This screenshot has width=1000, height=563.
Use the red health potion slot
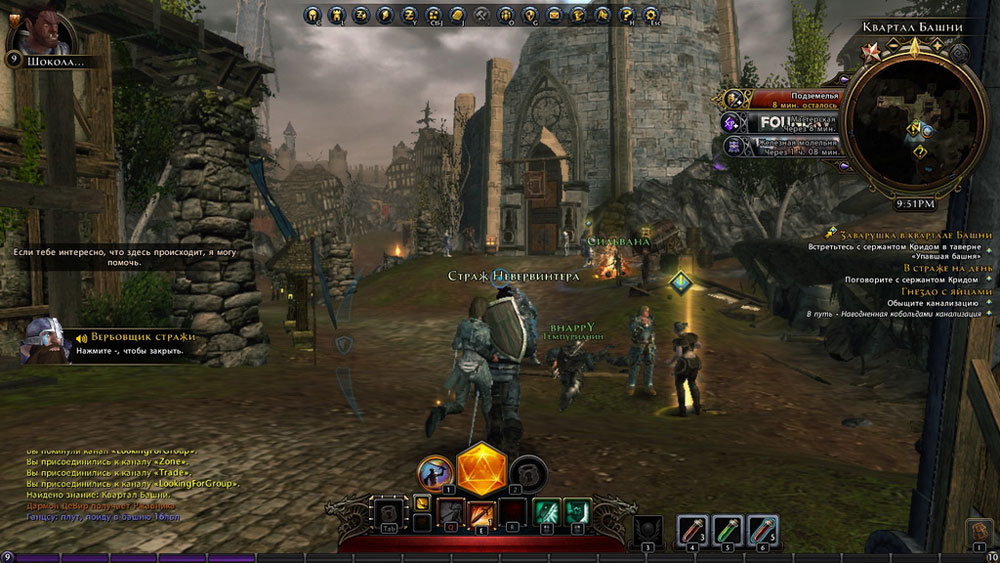(x=693, y=527)
